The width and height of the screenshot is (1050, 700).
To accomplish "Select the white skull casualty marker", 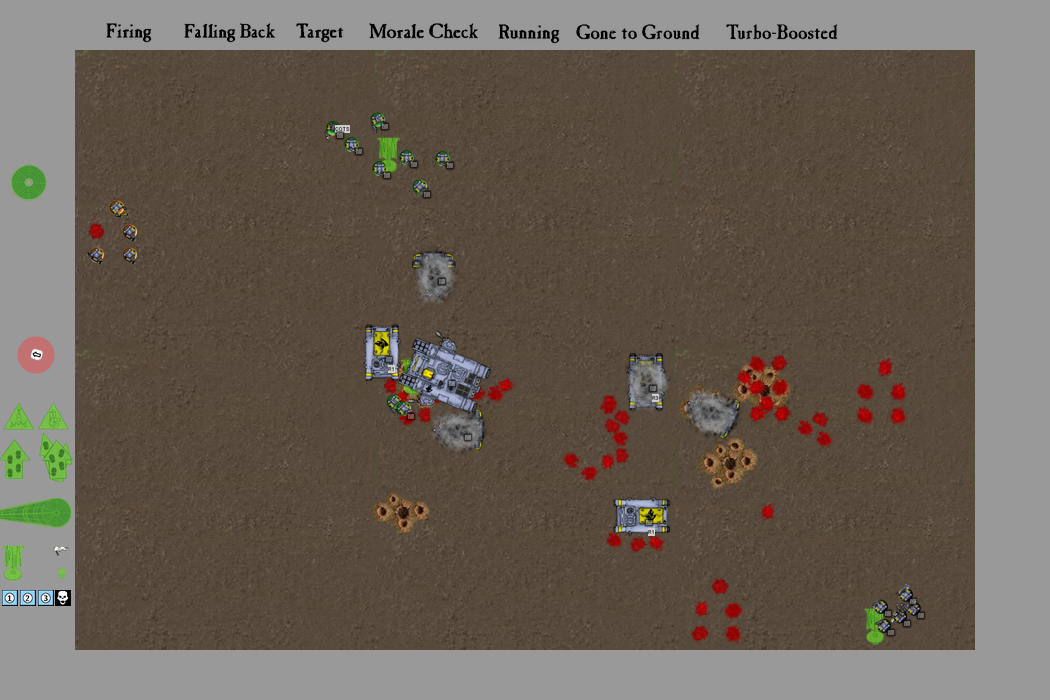I will 62,598.
